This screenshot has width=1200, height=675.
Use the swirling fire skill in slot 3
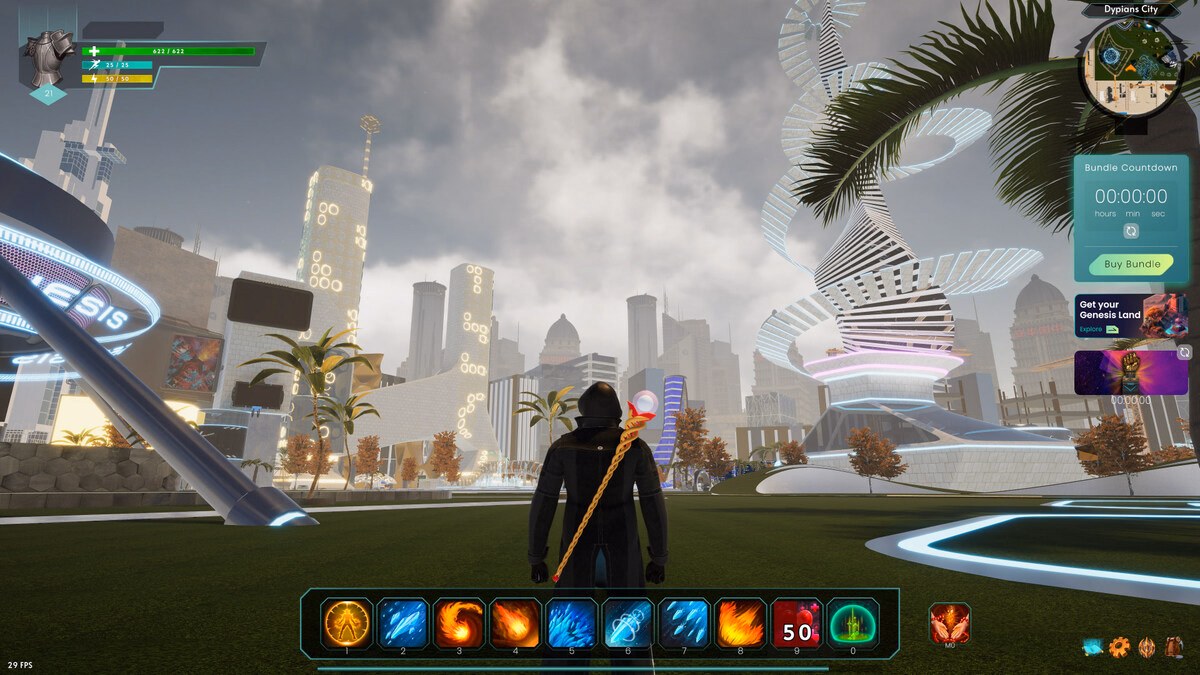pos(459,623)
